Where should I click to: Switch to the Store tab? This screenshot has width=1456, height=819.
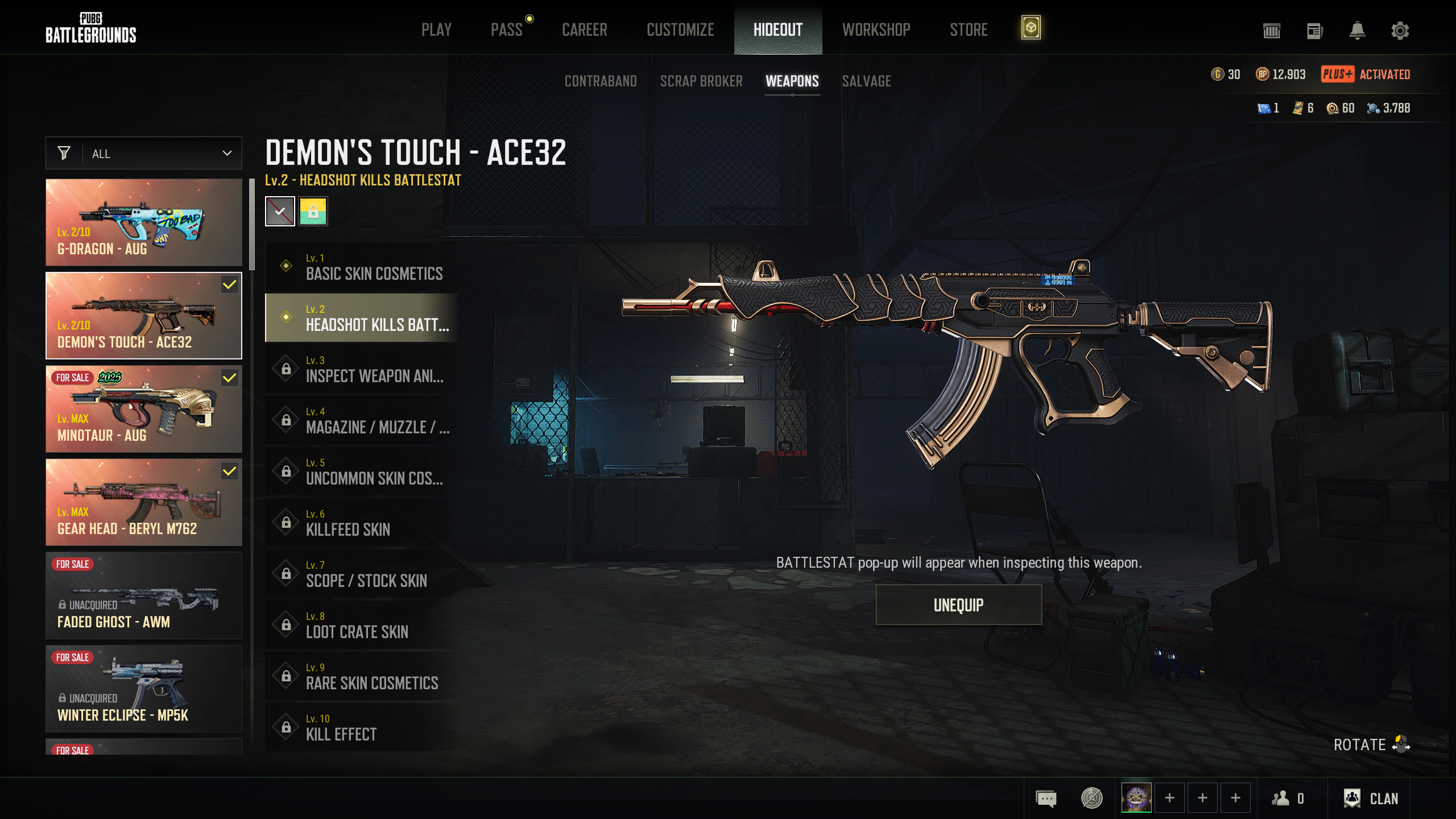(969, 30)
